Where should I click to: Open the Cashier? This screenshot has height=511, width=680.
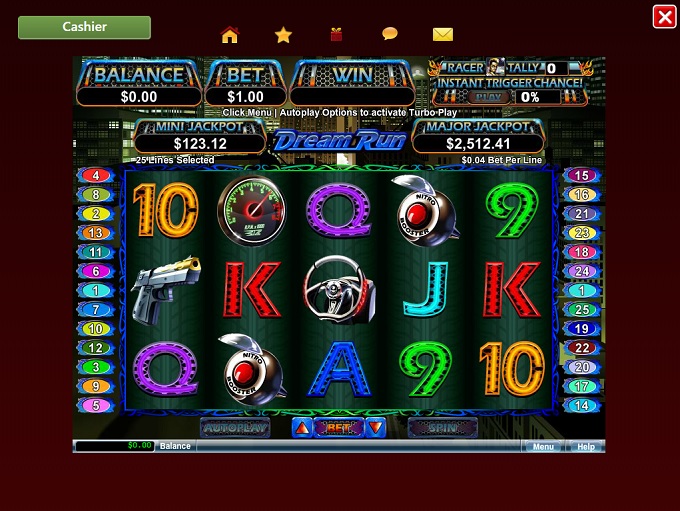coord(84,27)
